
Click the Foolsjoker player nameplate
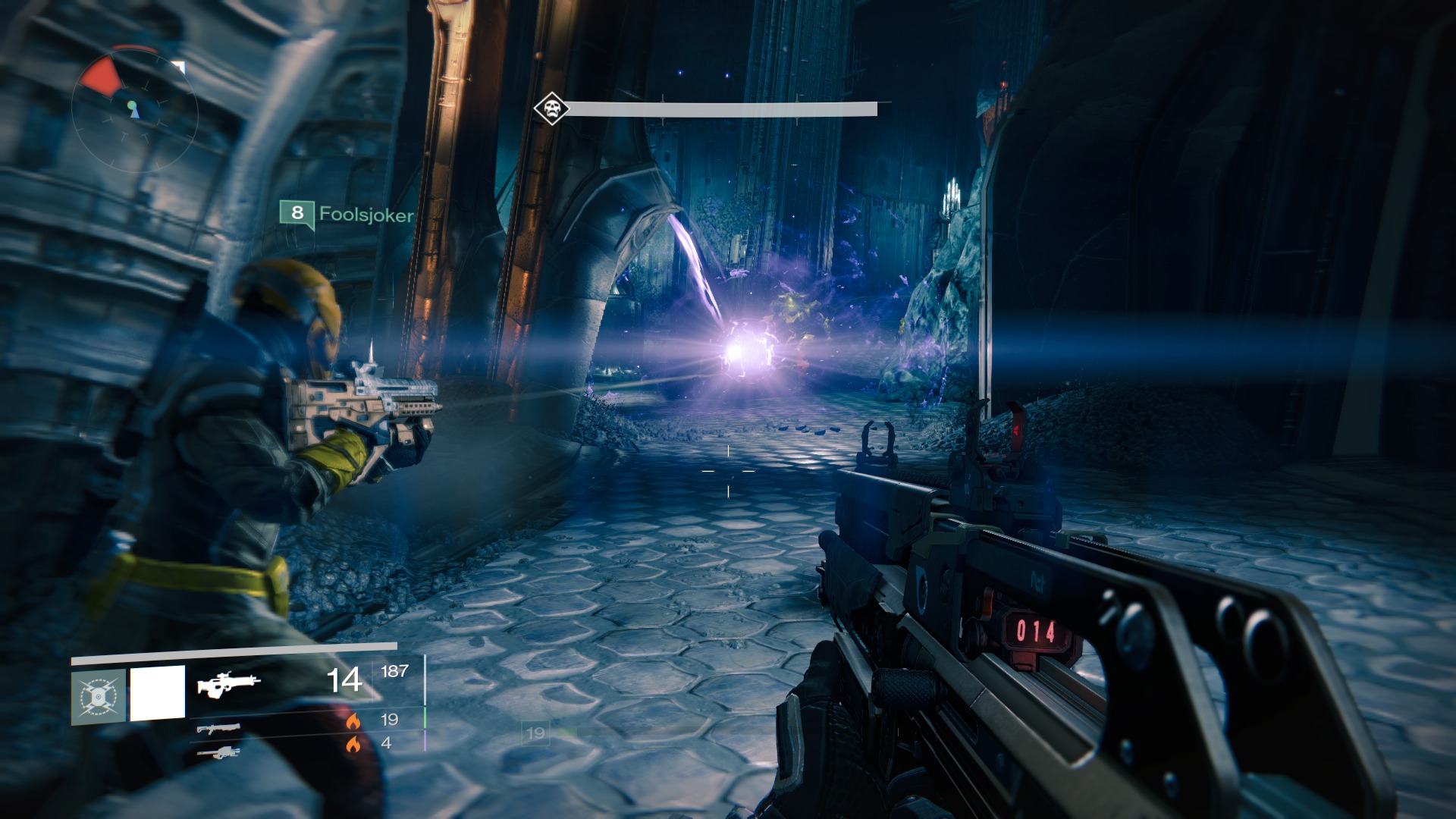347,214
